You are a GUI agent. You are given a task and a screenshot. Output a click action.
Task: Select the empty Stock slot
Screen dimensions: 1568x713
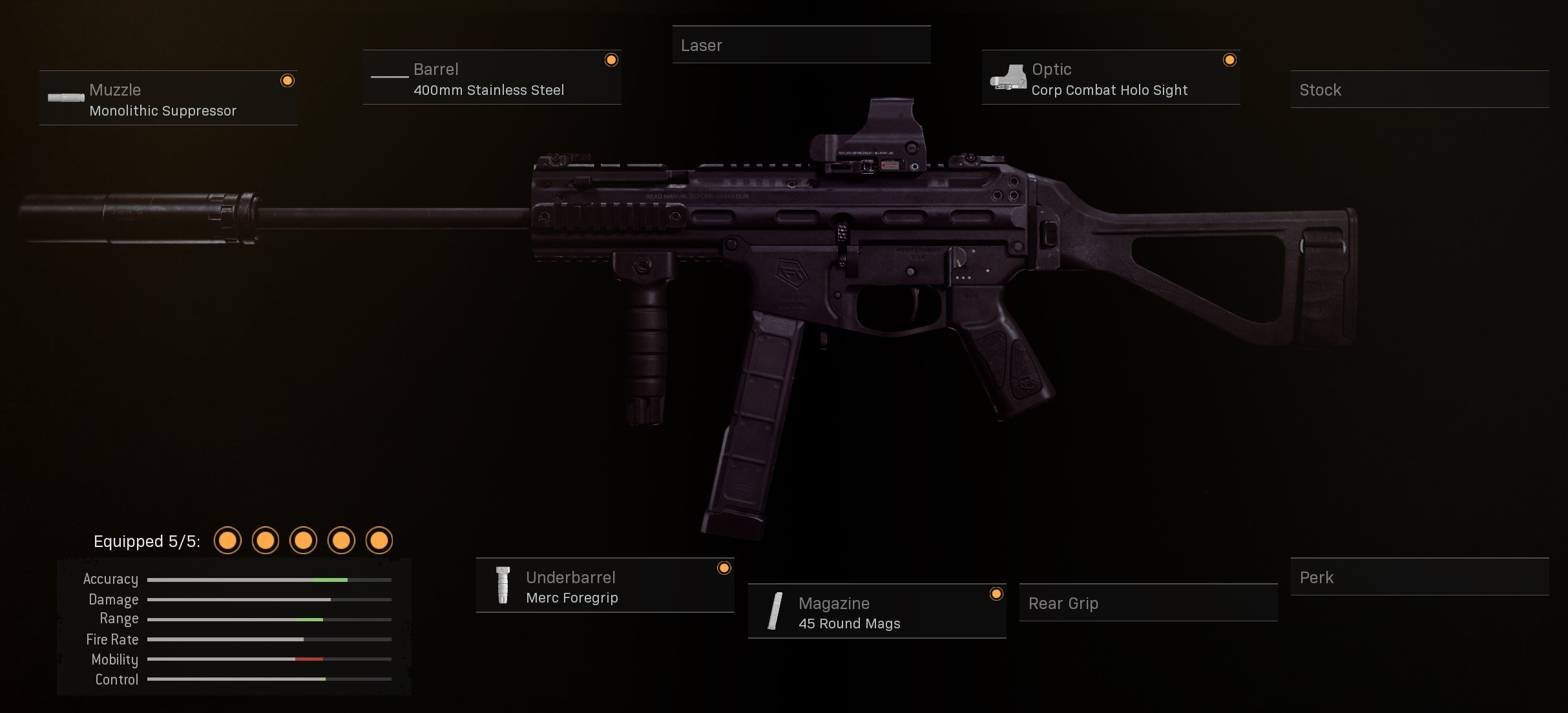click(x=1419, y=90)
